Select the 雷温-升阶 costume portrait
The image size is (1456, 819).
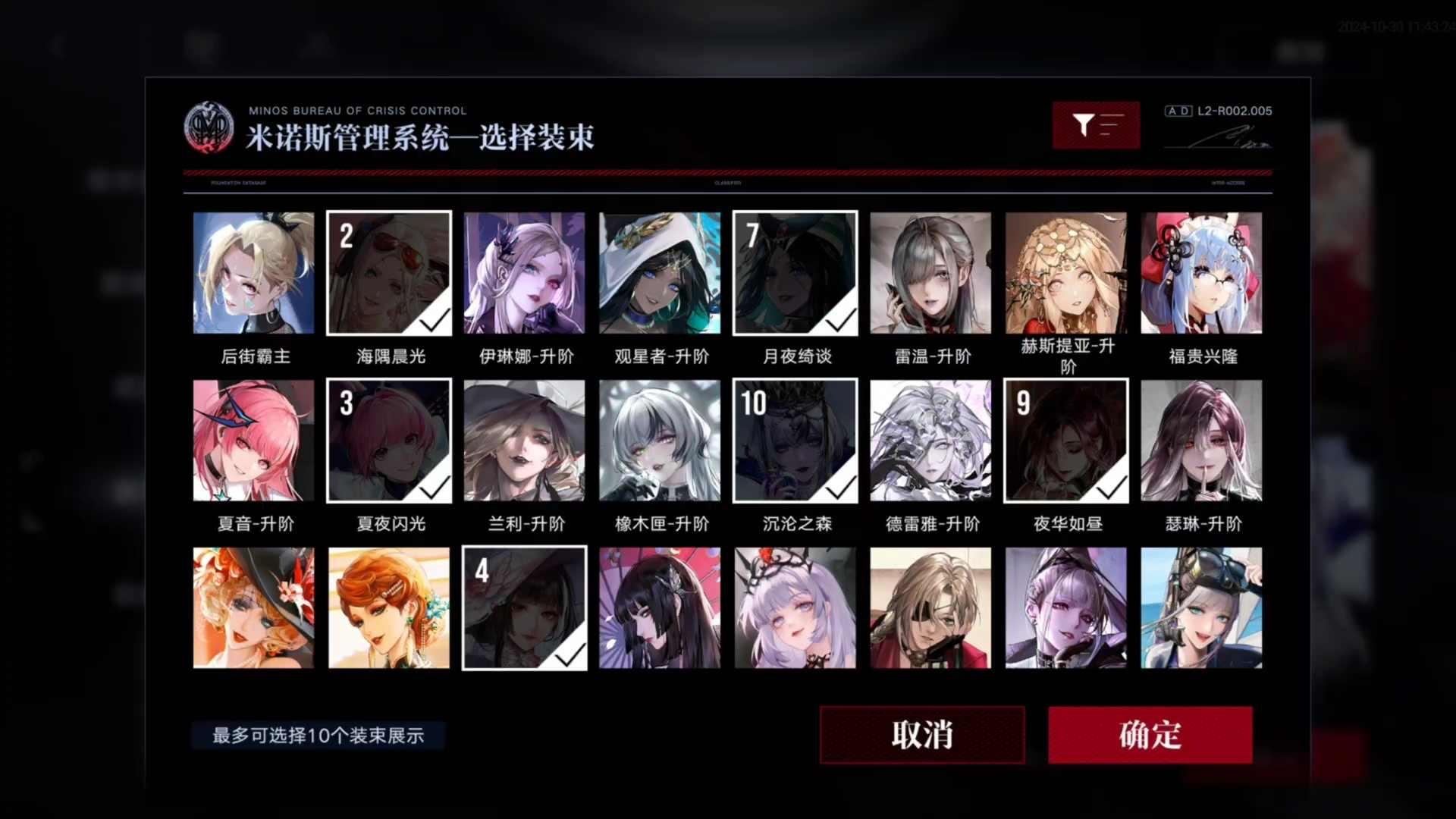[930, 272]
